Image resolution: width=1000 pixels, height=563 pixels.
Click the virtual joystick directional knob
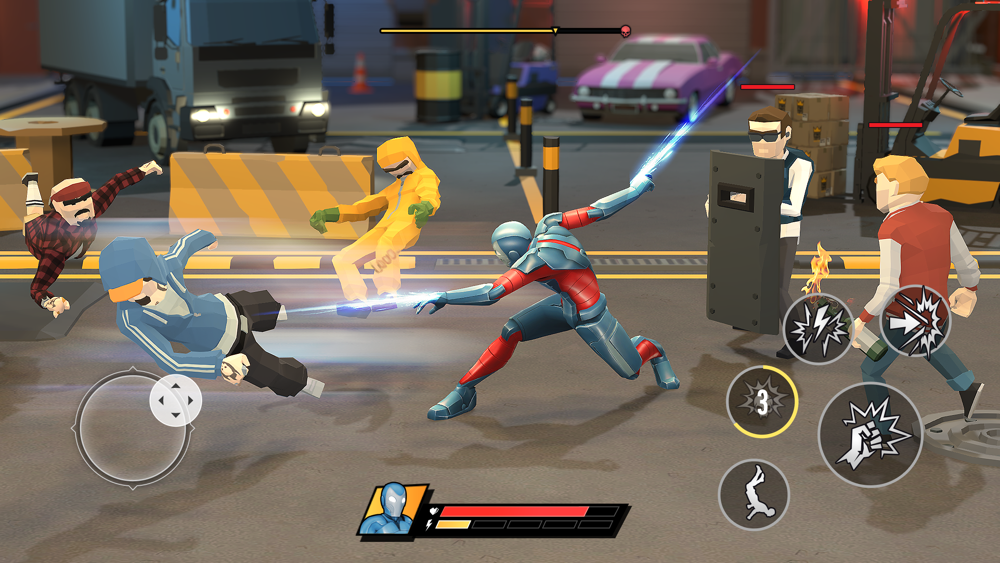(176, 400)
